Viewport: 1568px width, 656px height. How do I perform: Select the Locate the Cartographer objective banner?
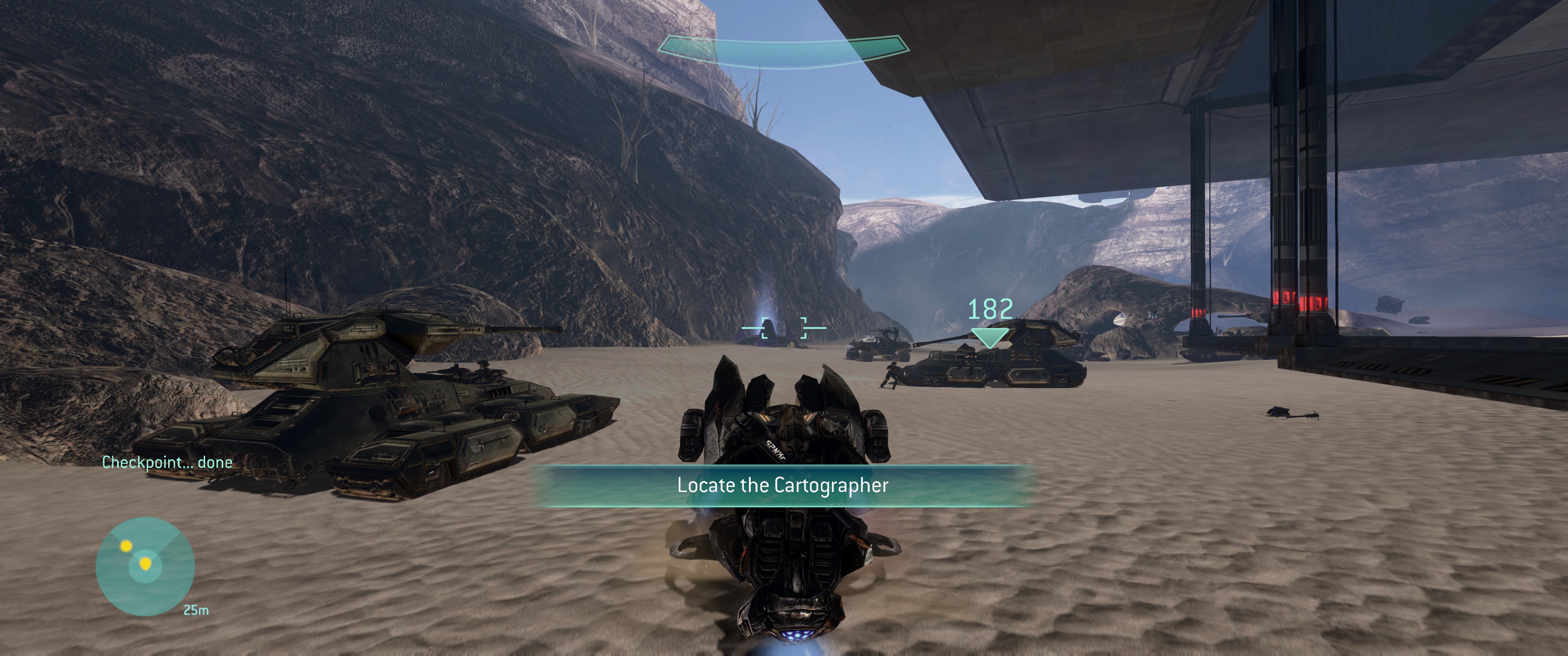click(782, 486)
